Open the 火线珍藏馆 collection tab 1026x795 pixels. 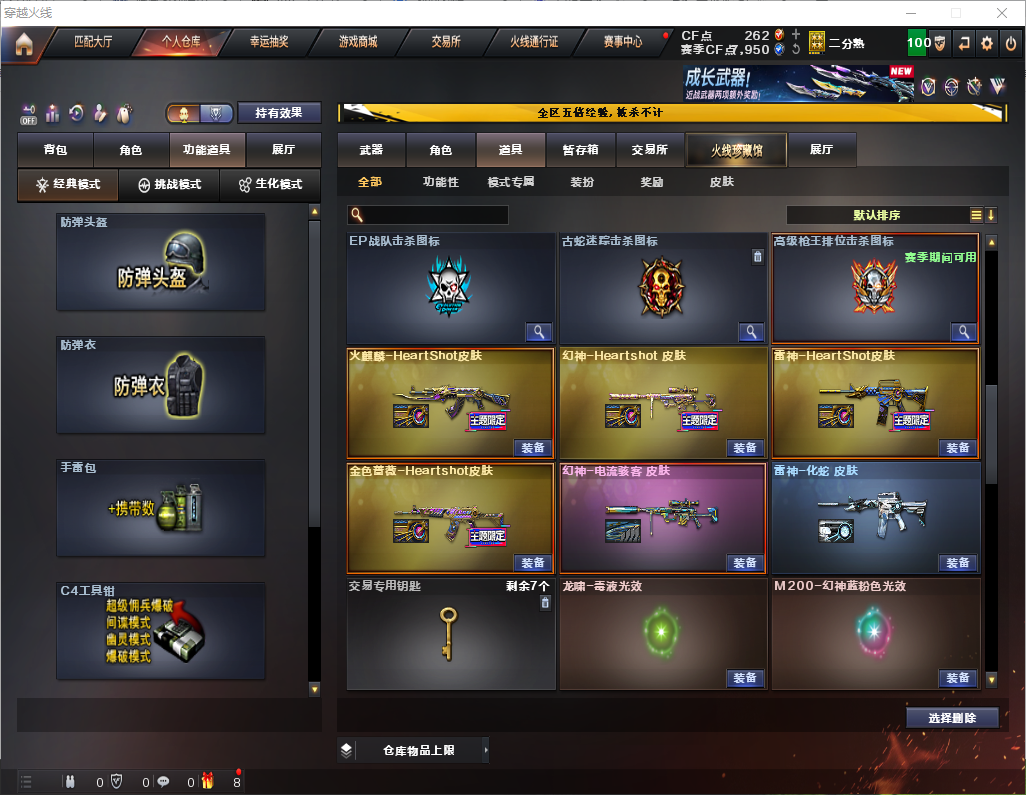coord(736,150)
